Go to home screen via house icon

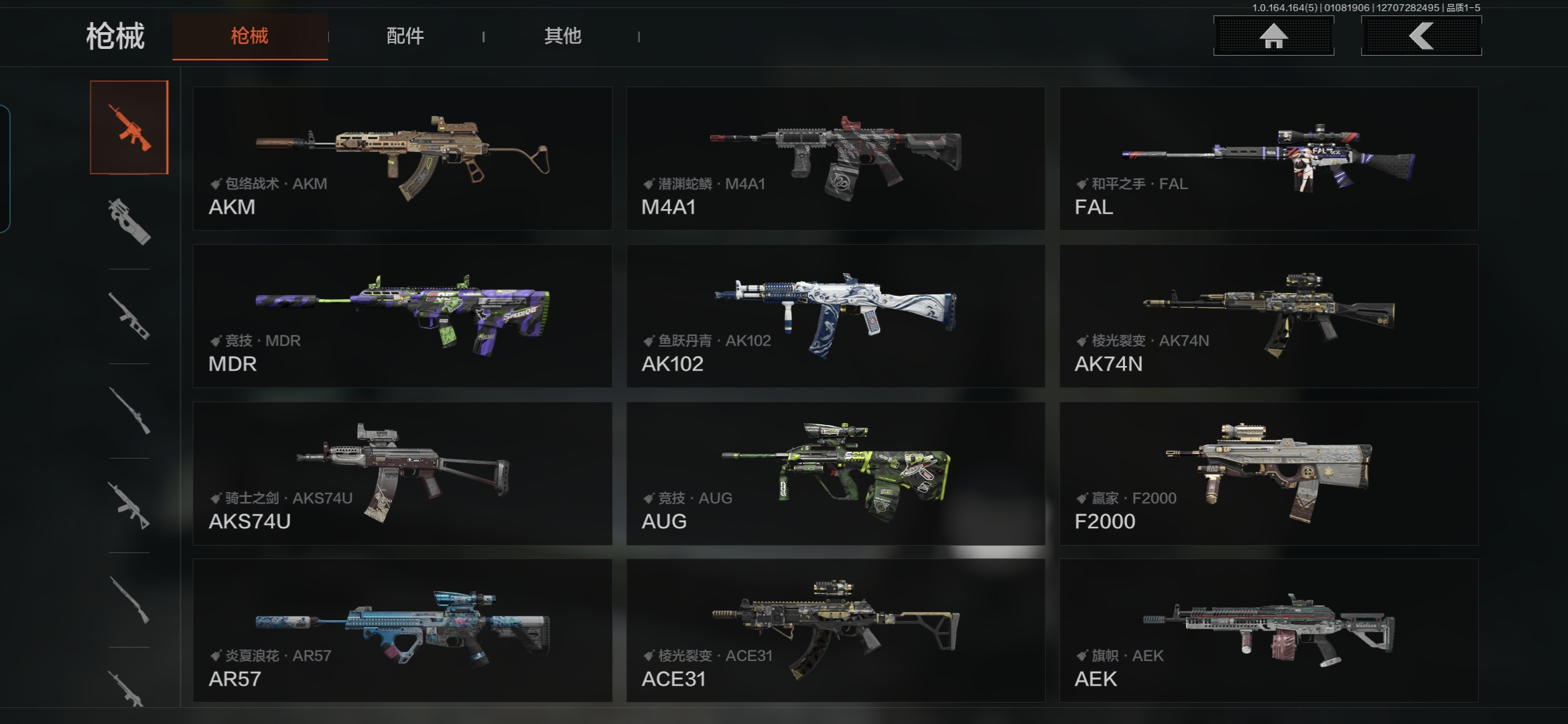[1273, 36]
